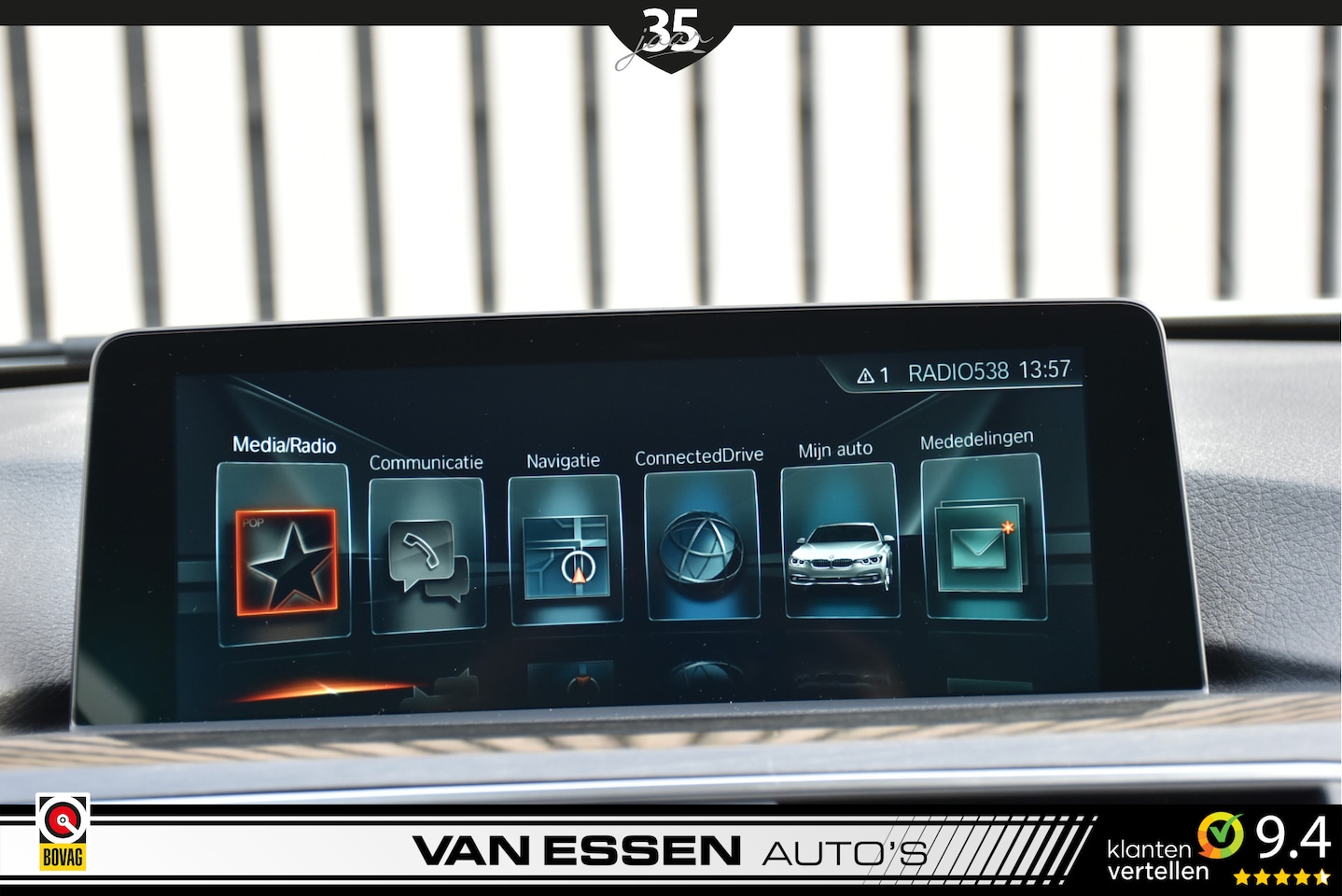This screenshot has height=896, width=1342.
Task: Show the Mededelingen messages tile
Action: [x=982, y=538]
